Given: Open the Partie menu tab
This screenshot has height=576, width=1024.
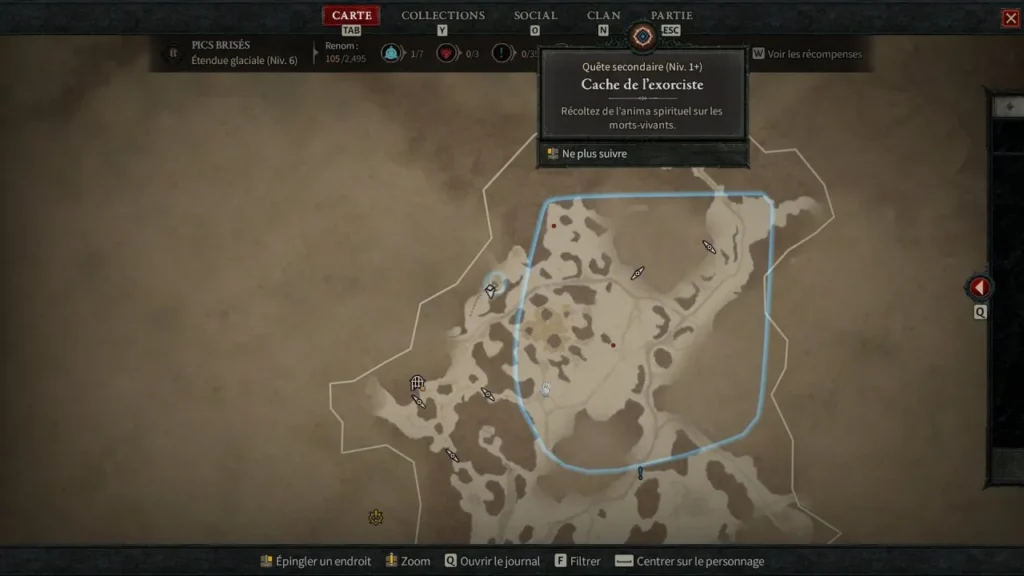Looking at the screenshot, I should coord(671,16).
